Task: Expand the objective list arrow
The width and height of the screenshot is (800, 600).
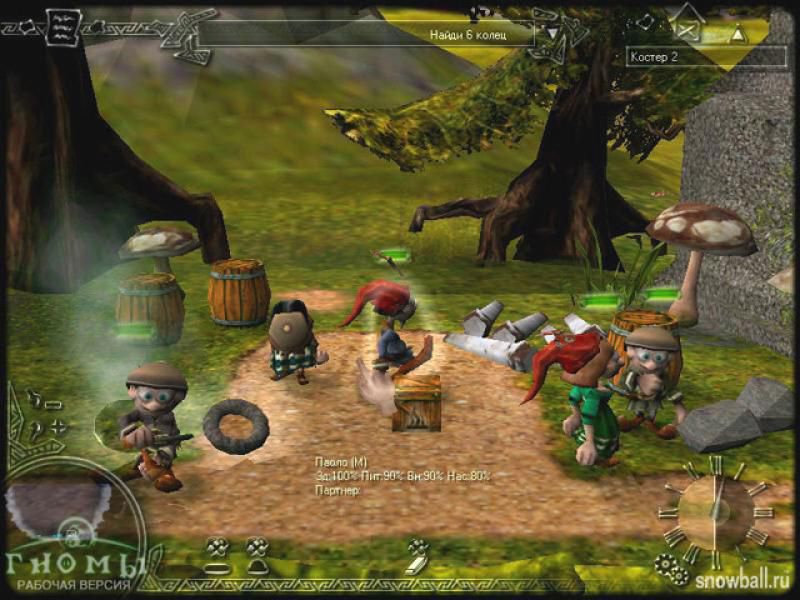Action: click(x=551, y=31)
